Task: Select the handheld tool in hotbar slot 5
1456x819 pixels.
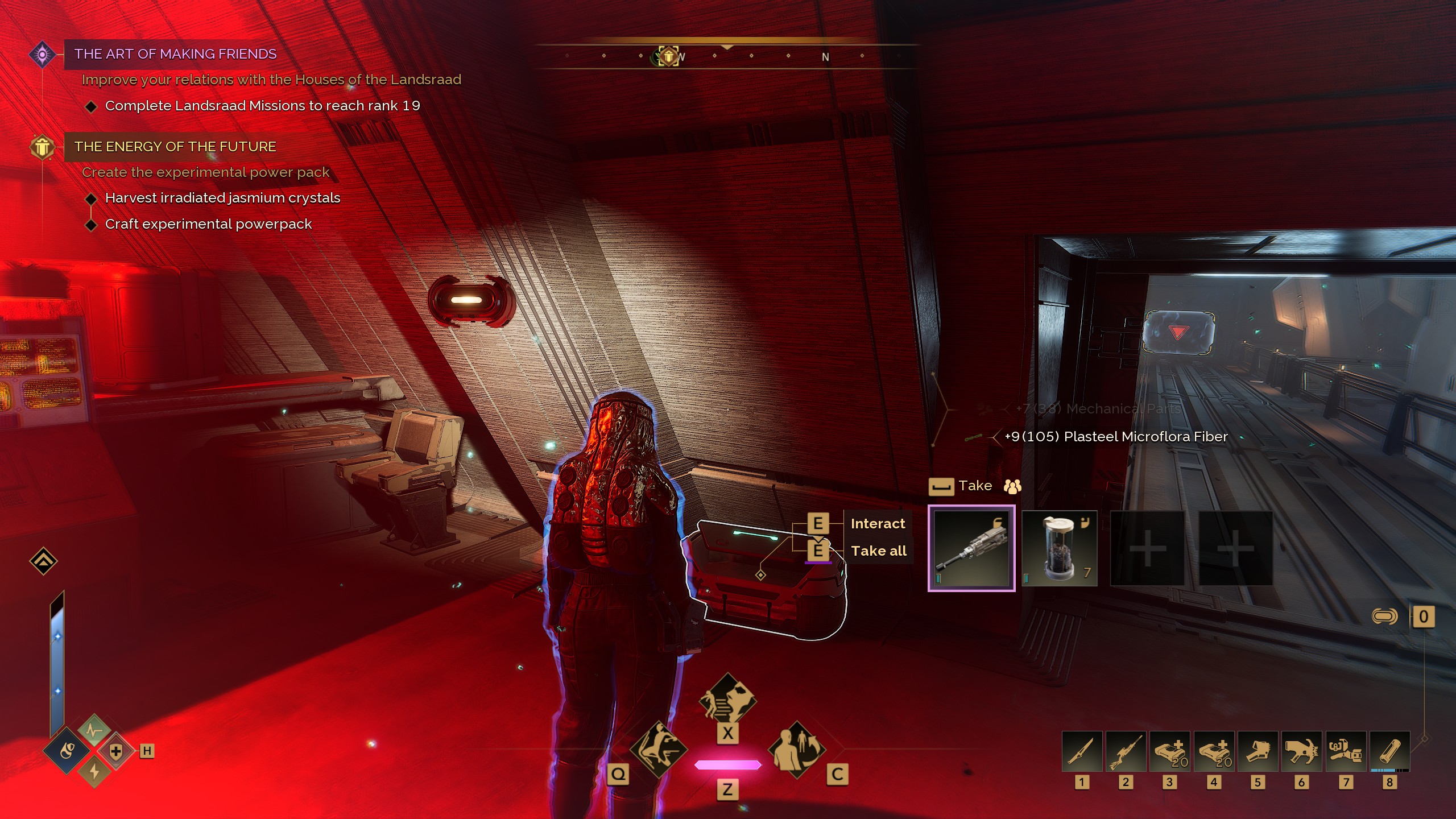Action: coord(1258,751)
